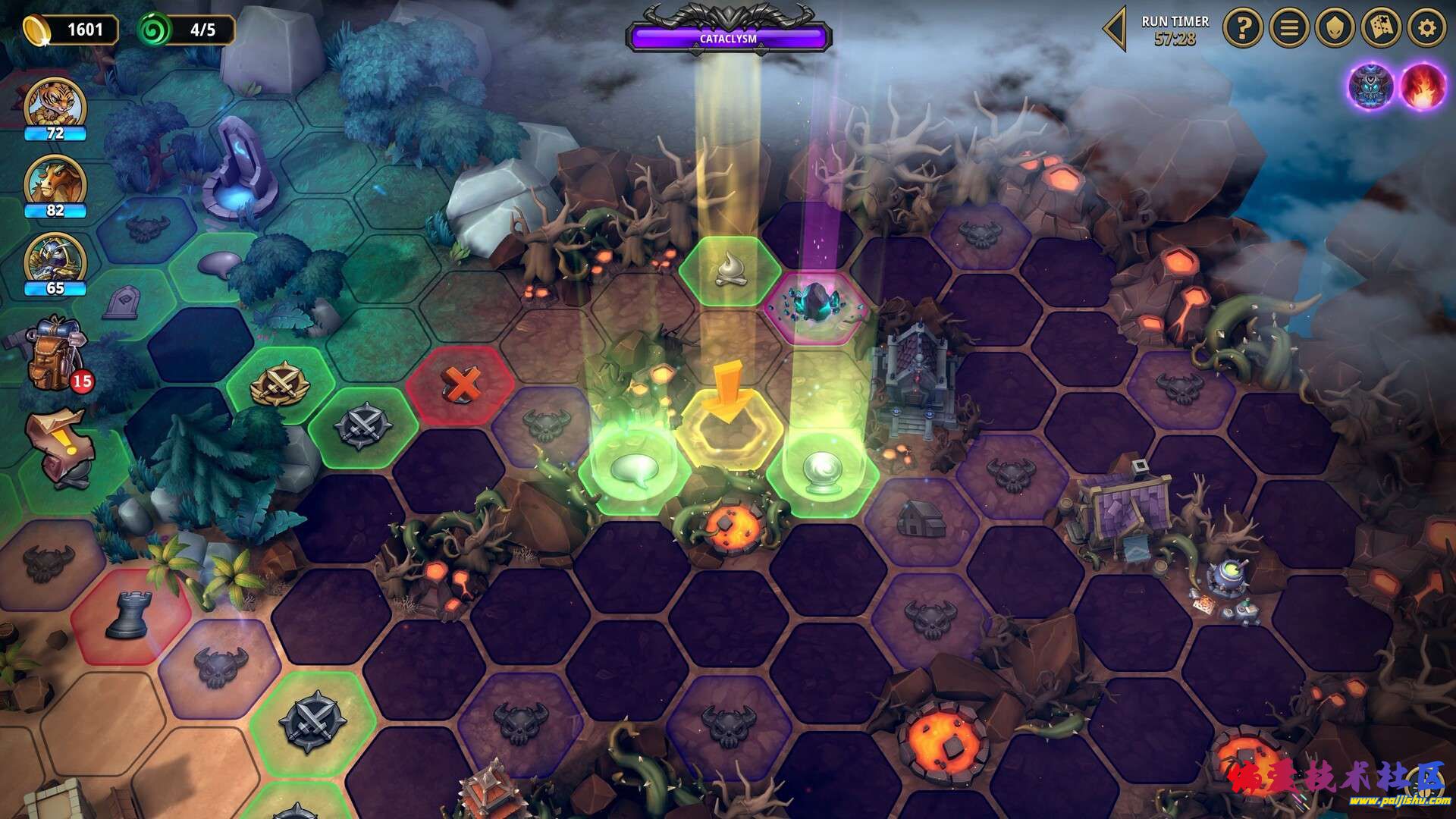Inspect the red flame modifier icon
Screen dimensions: 1456x819
click(x=1422, y=86)
